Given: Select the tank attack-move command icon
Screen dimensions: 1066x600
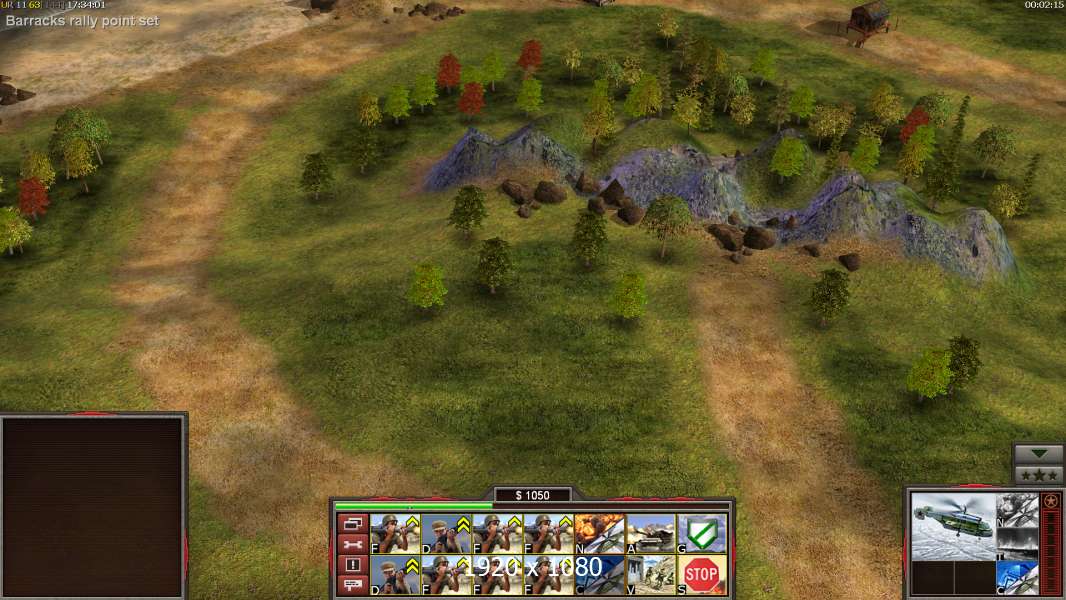Looking at the screenshot, I should [651, 533].
